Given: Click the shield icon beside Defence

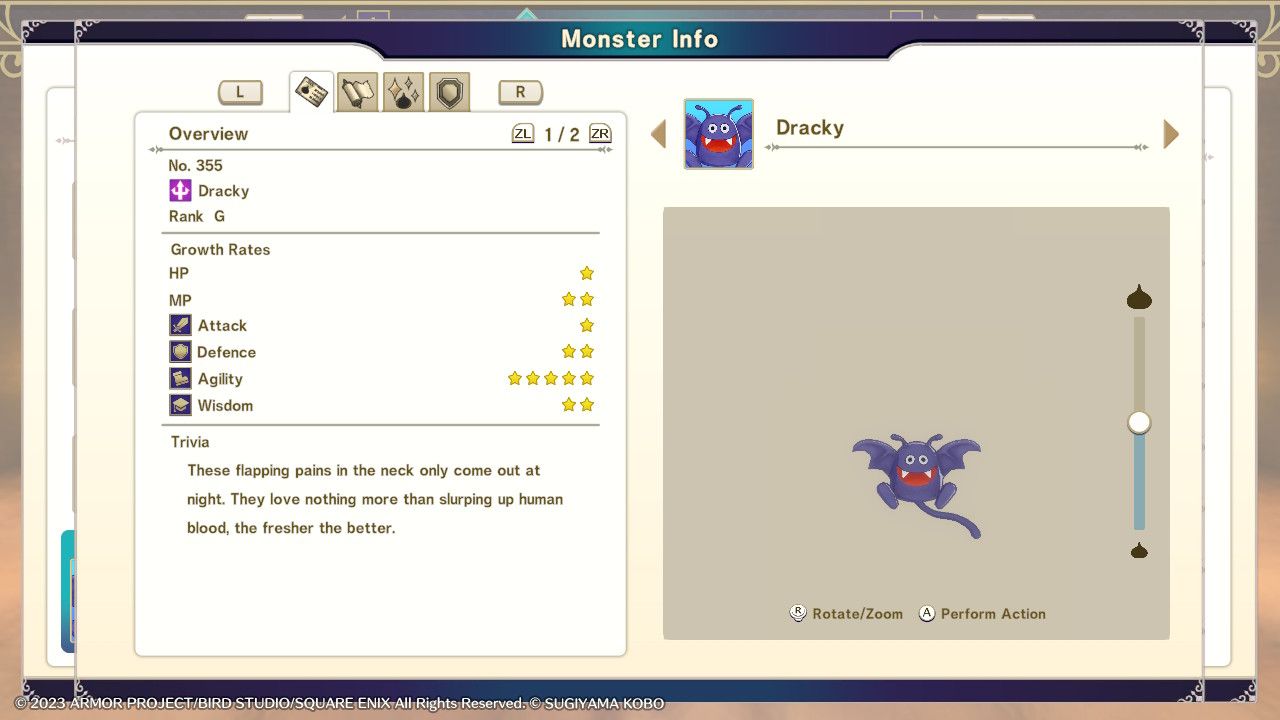Looking at the screenshot, I should tap(181, 351).
